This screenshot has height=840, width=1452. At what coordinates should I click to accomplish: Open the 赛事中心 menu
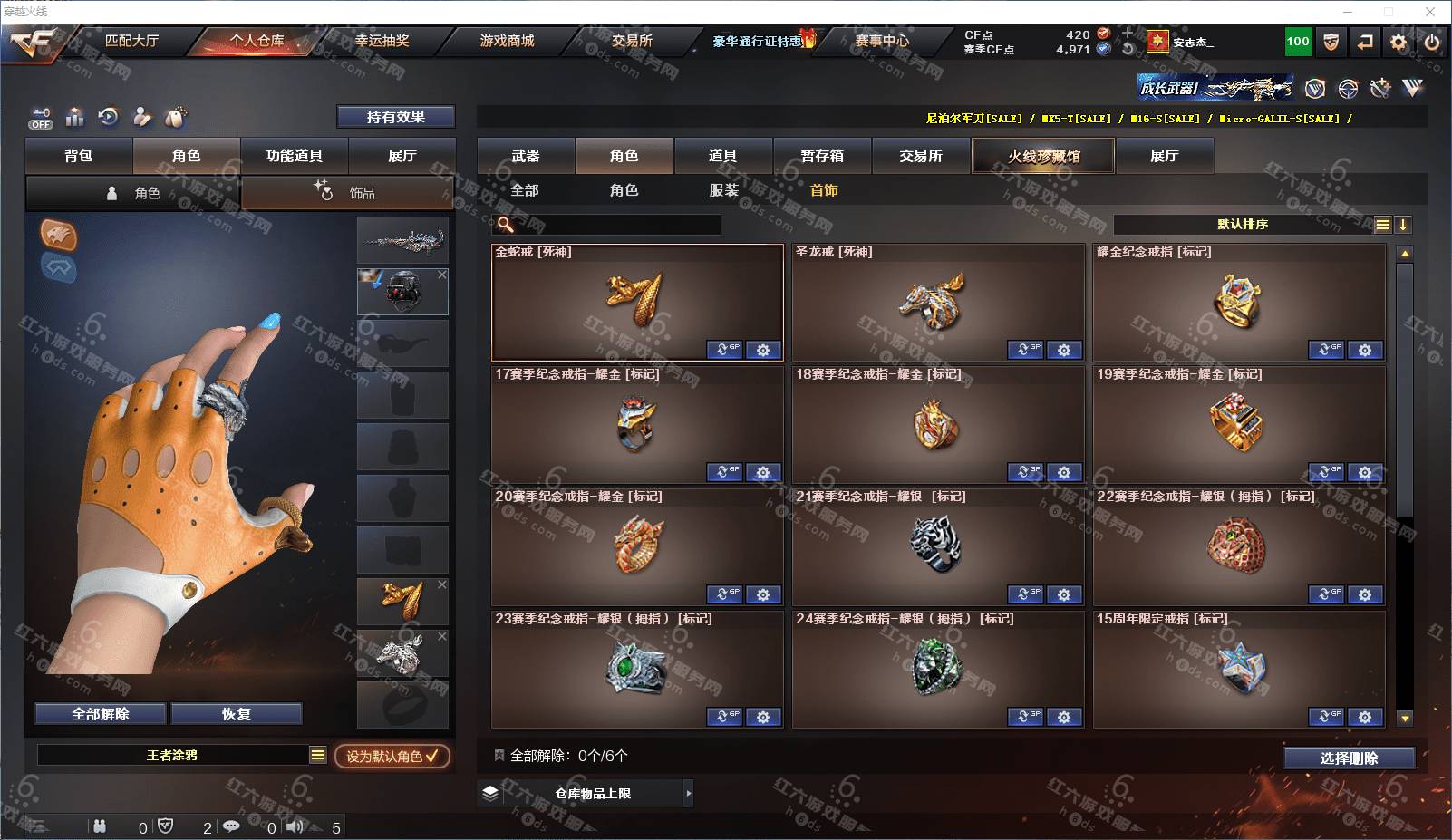click(x=882, y=41)
